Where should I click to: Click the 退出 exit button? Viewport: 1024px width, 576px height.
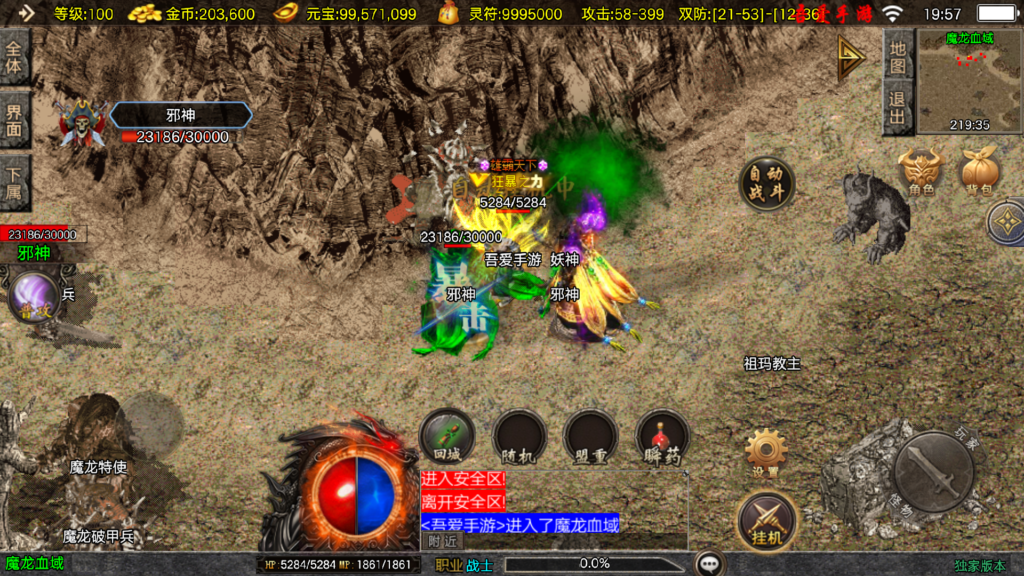(x=898, y=109)
